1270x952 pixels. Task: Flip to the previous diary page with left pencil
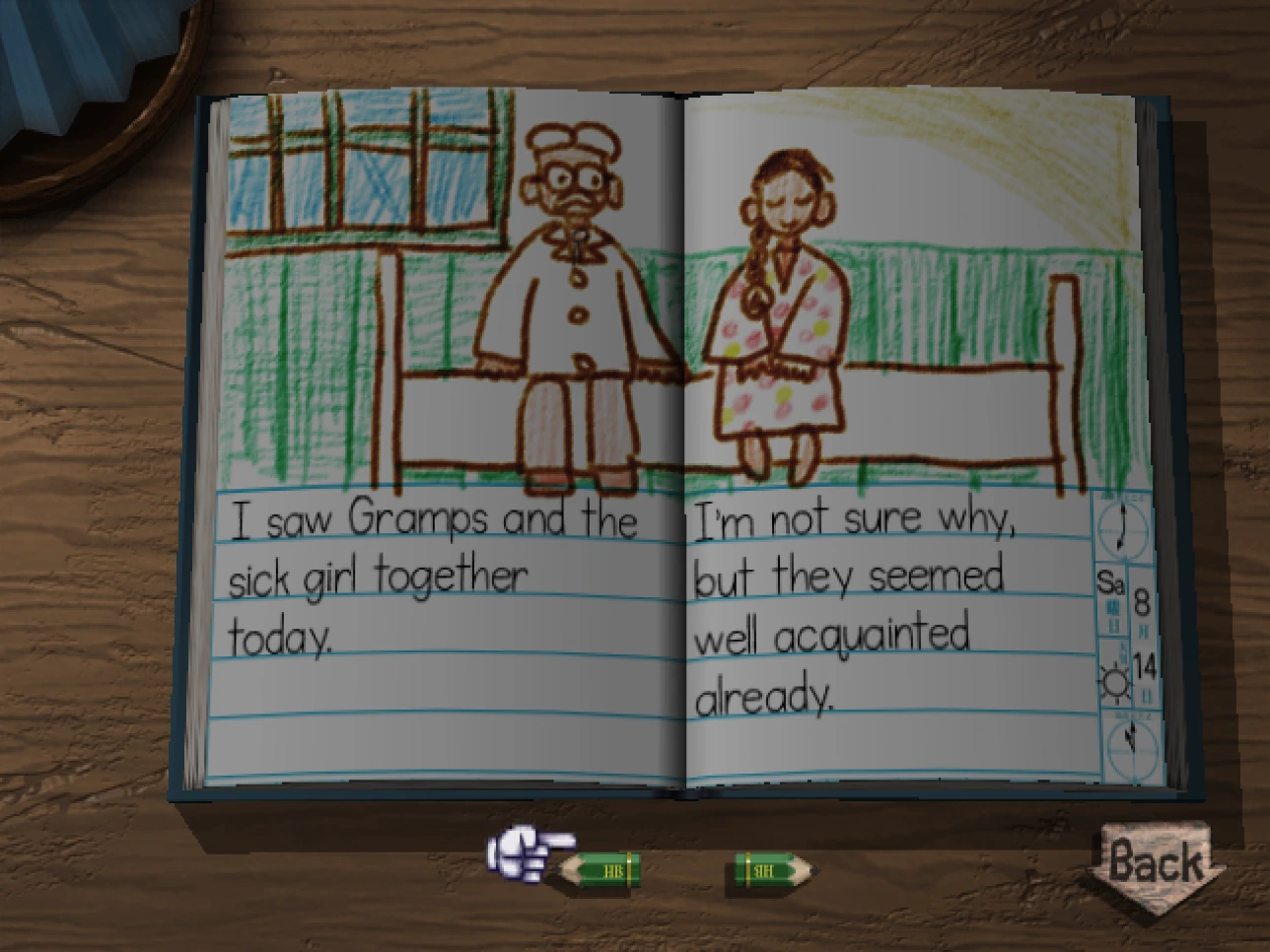point(601,870)
